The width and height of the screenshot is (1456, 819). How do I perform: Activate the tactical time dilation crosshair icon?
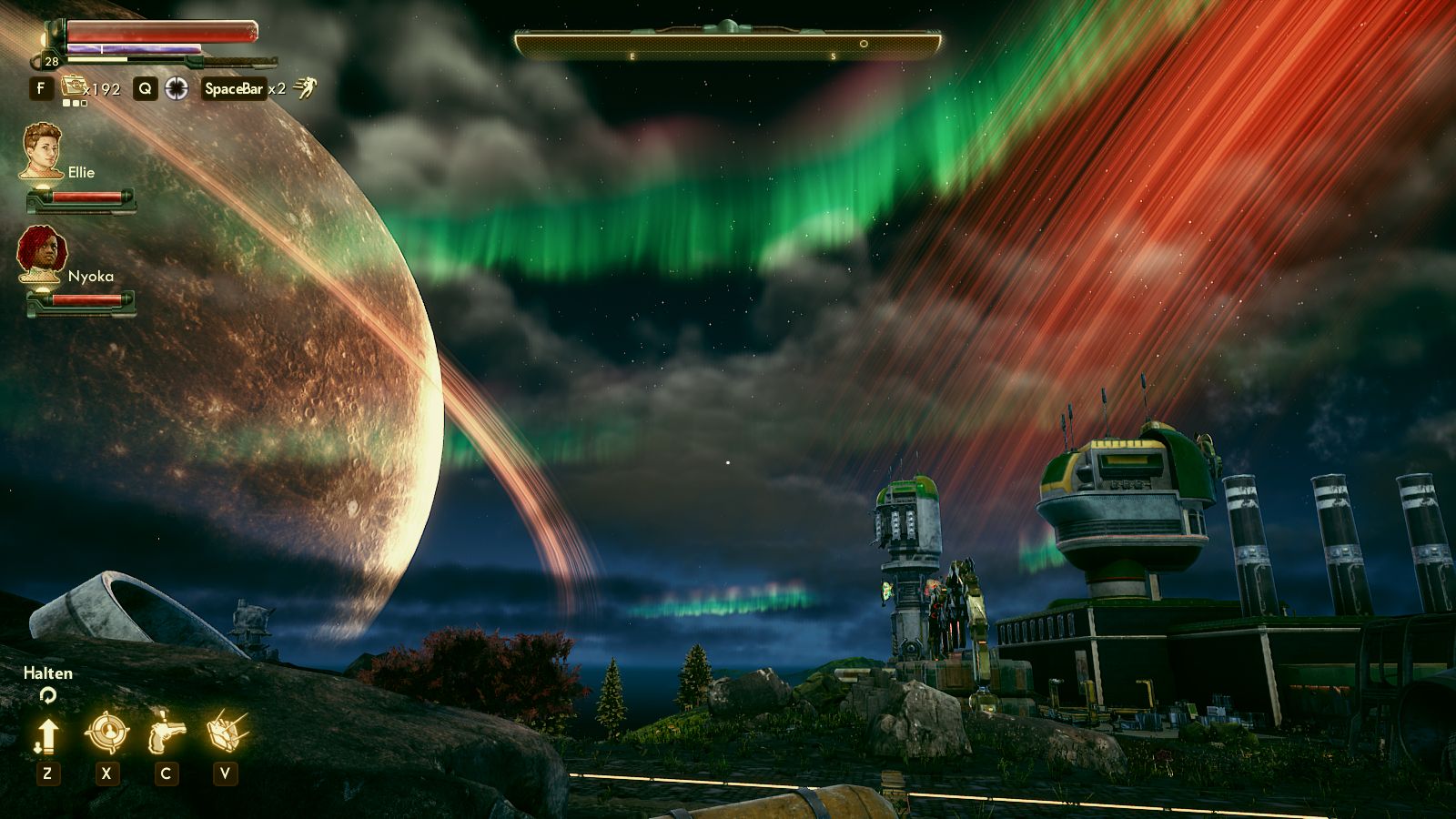[x=177, y=88]
